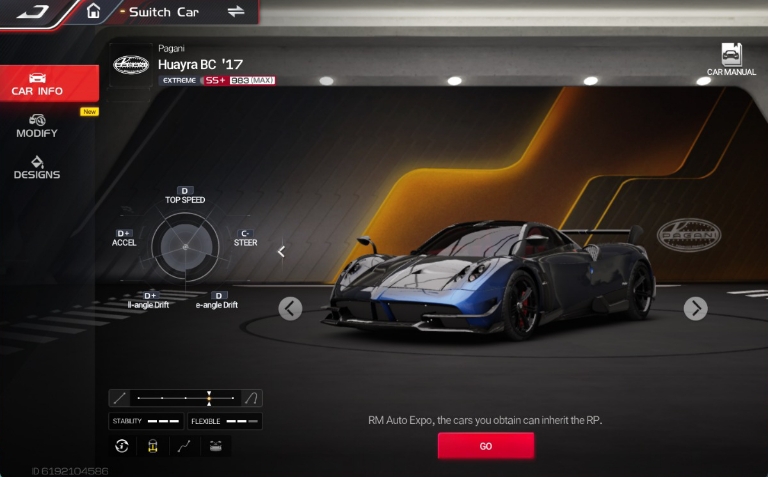Open the curve graph icon

point(184,446)
